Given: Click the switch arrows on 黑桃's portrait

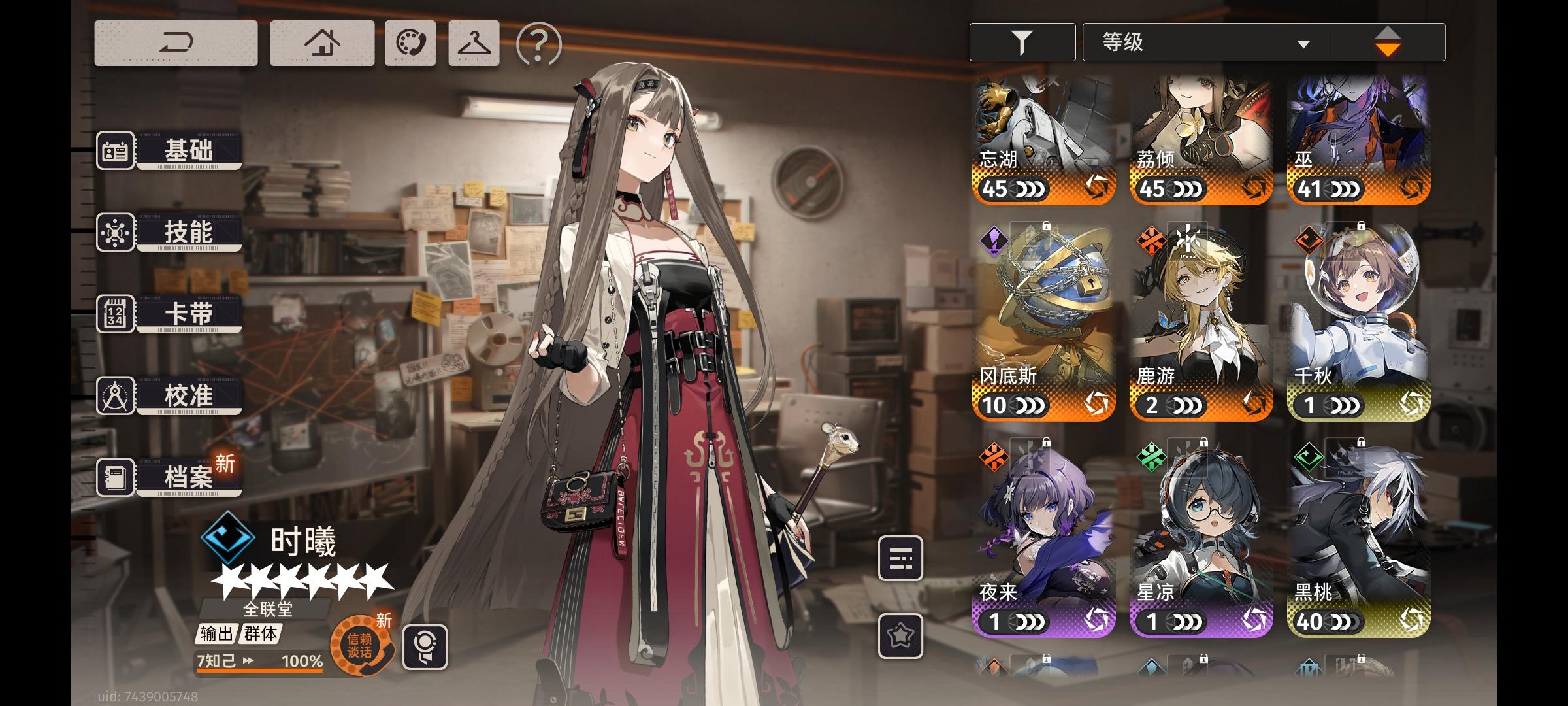Looking at the screenshot, I should tap(1413, 620).
